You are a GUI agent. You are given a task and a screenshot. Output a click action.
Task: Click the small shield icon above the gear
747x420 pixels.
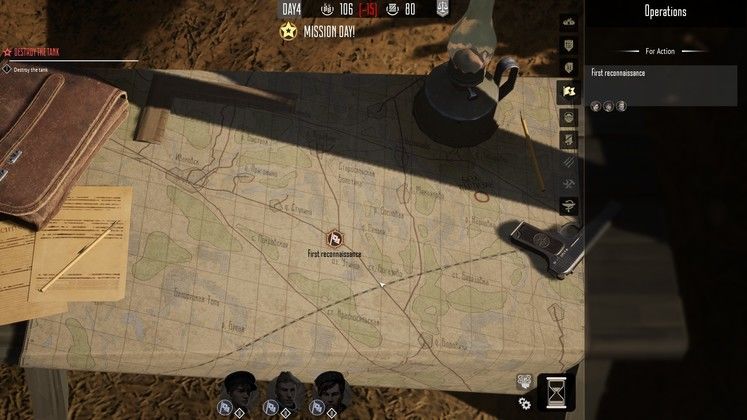pos(523,381)
